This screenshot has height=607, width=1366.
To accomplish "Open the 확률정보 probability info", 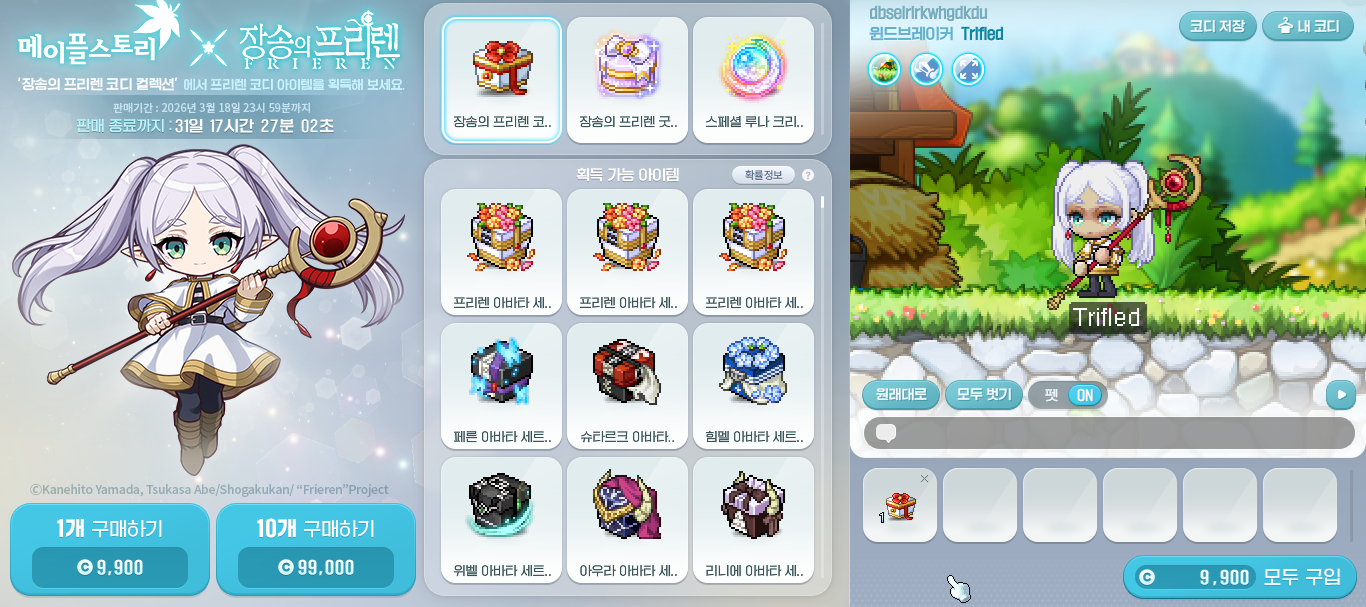I will point(763,175).
